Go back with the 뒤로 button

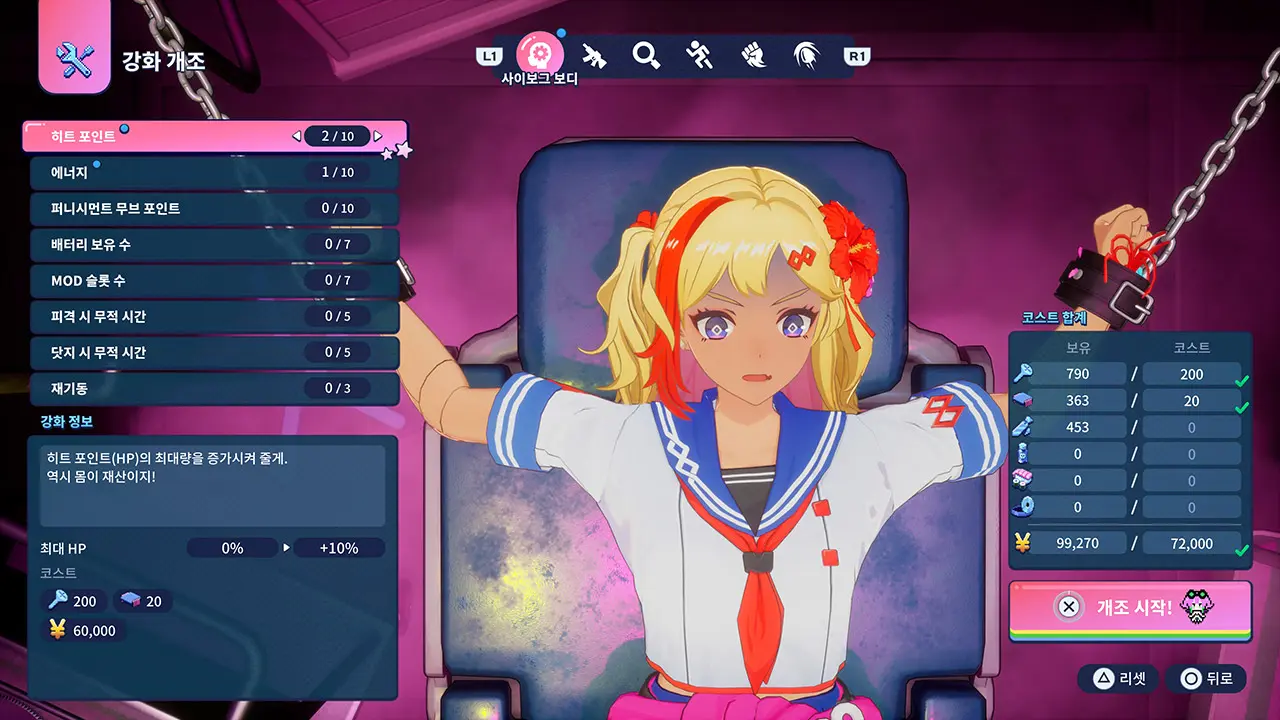coord(1205,679)
